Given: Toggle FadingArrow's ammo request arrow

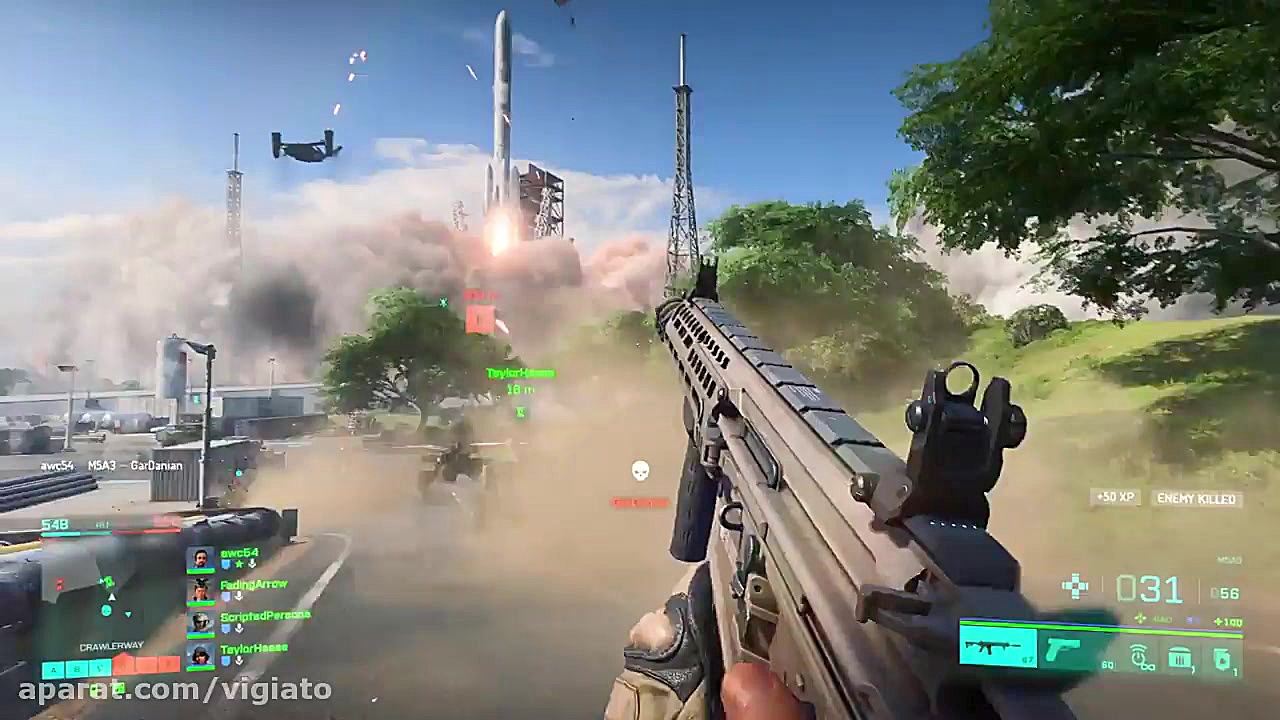Looking at the screenshot, I should pos(238,596).
